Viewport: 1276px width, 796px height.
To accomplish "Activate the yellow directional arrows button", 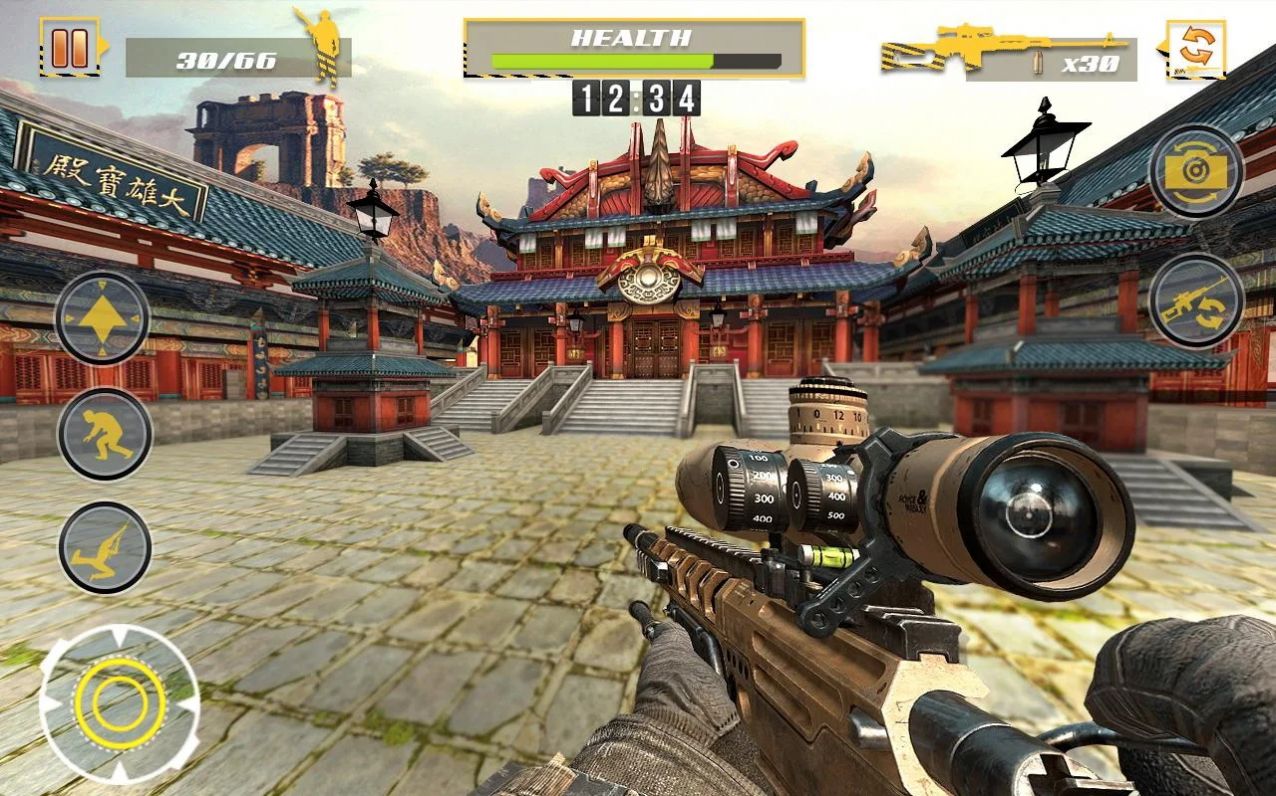I will tap(102, 317).
